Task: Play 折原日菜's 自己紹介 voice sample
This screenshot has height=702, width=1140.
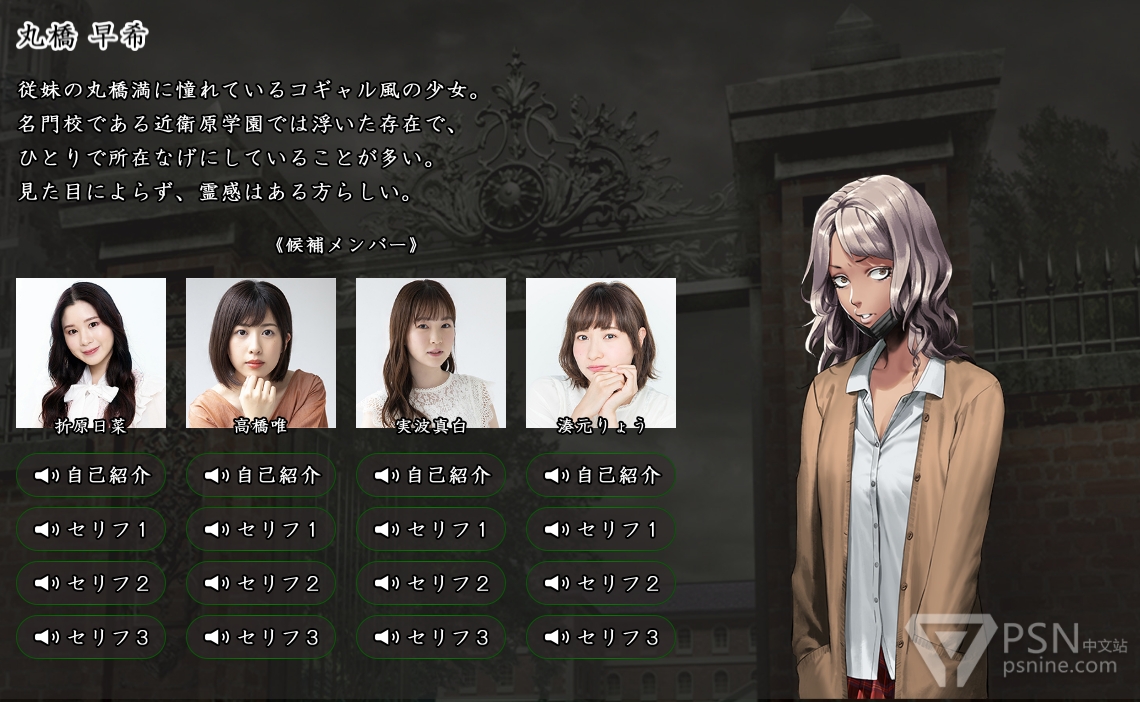Action: pyautogui.click(x=91, y=475)
